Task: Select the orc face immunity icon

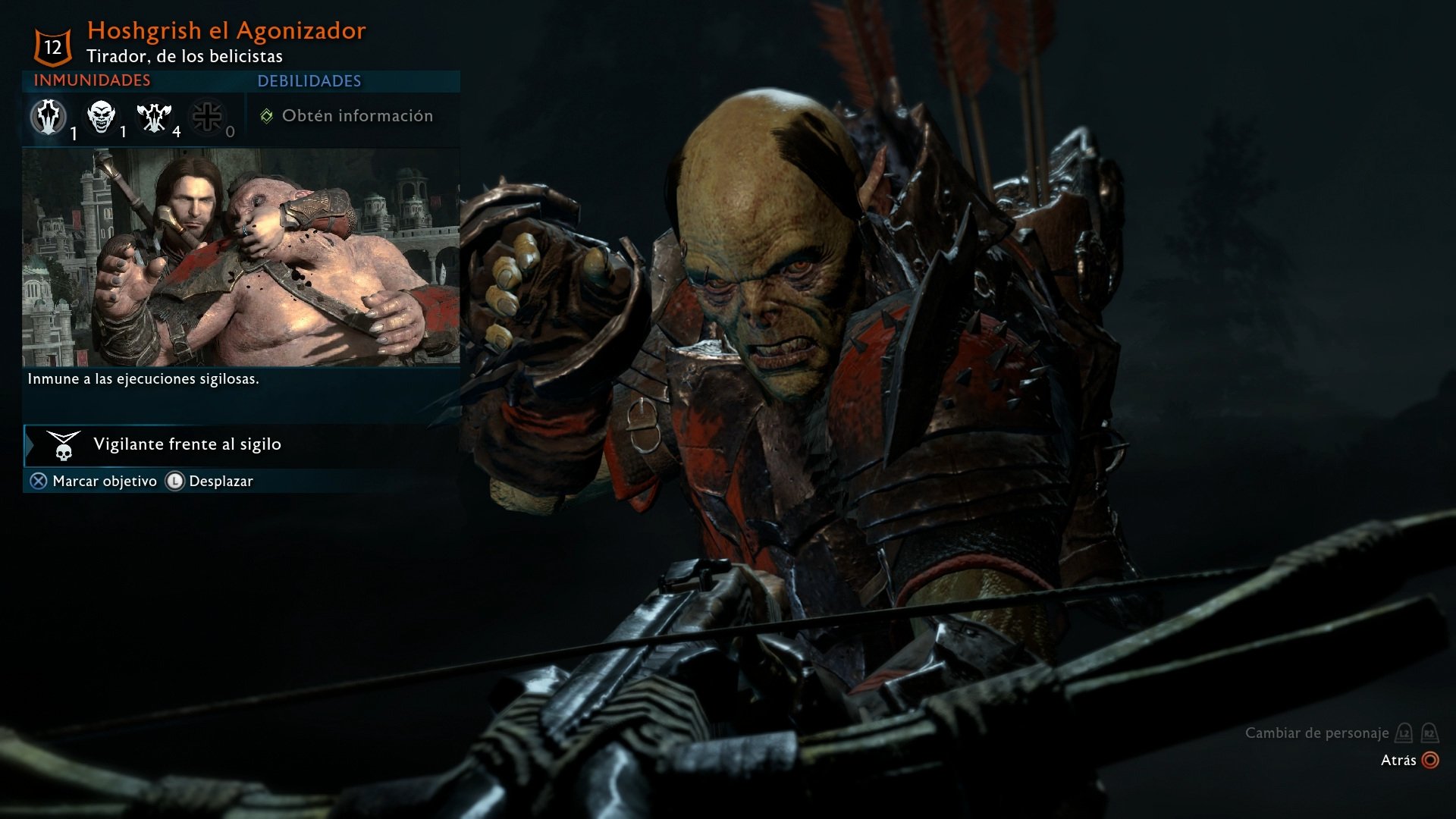Action: coord(101,117)
